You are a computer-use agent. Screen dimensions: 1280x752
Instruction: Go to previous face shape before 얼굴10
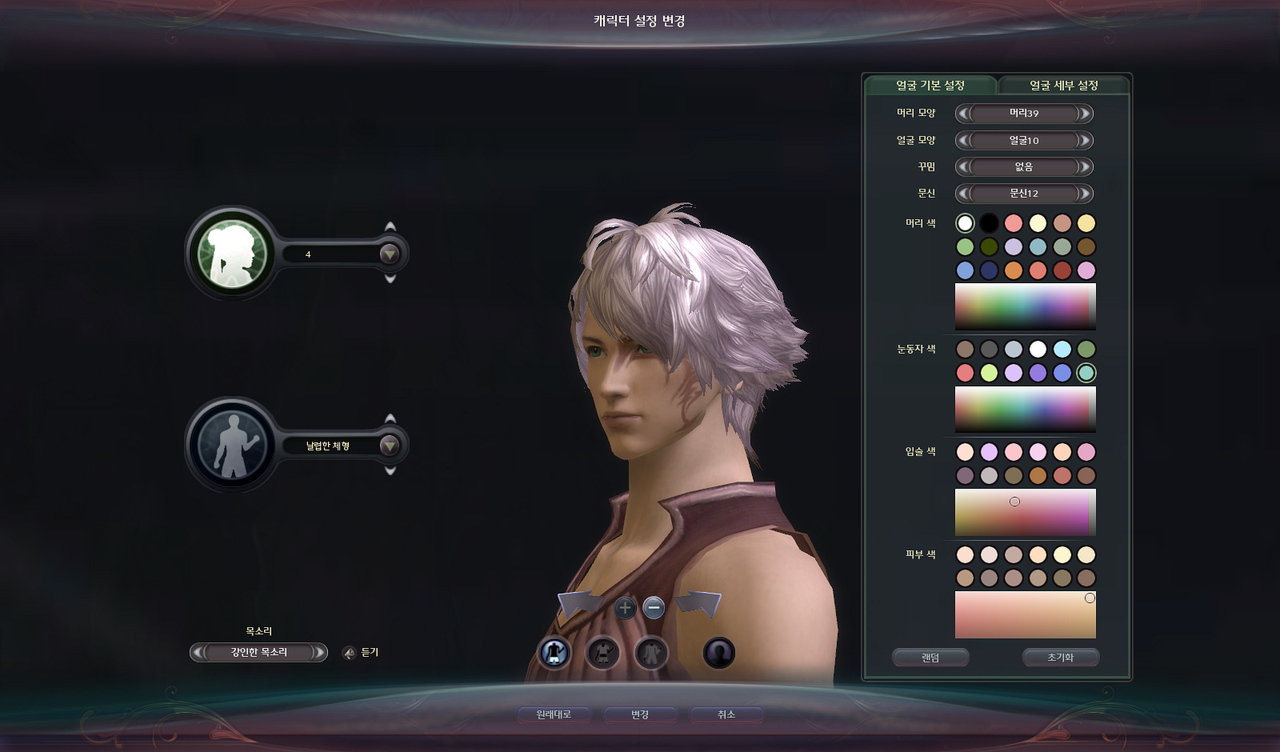[x=964, y=141]
